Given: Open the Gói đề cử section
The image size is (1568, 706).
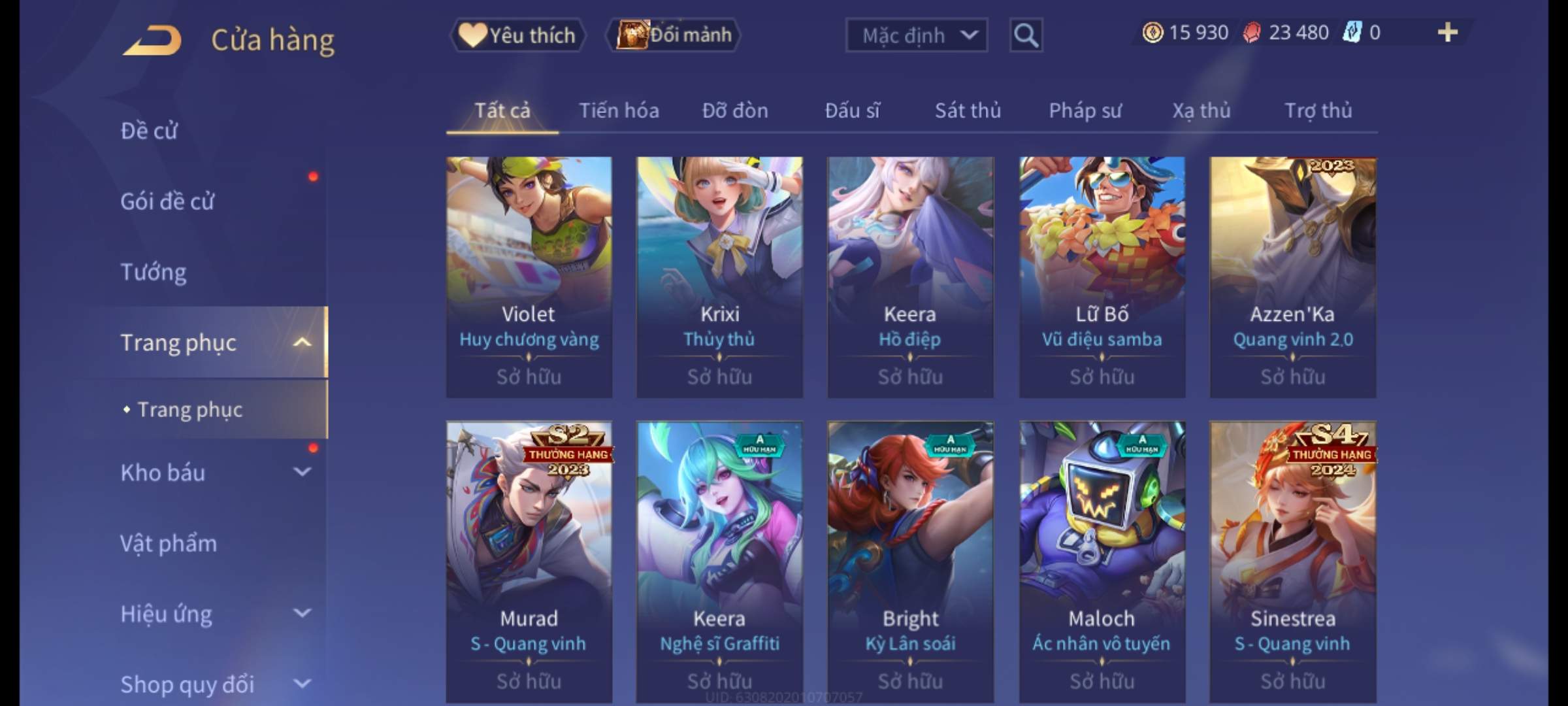Looking at the screenshot, I should coord(167,201).
